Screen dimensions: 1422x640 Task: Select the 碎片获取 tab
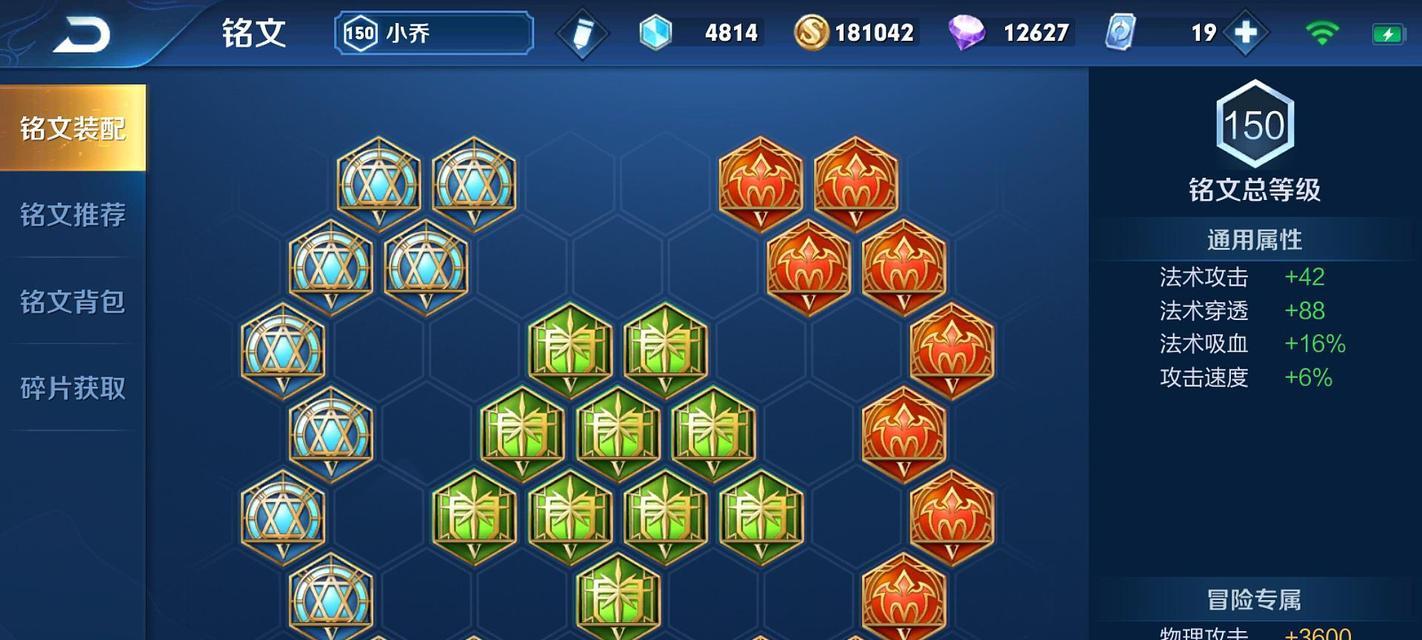click(73, 388)
